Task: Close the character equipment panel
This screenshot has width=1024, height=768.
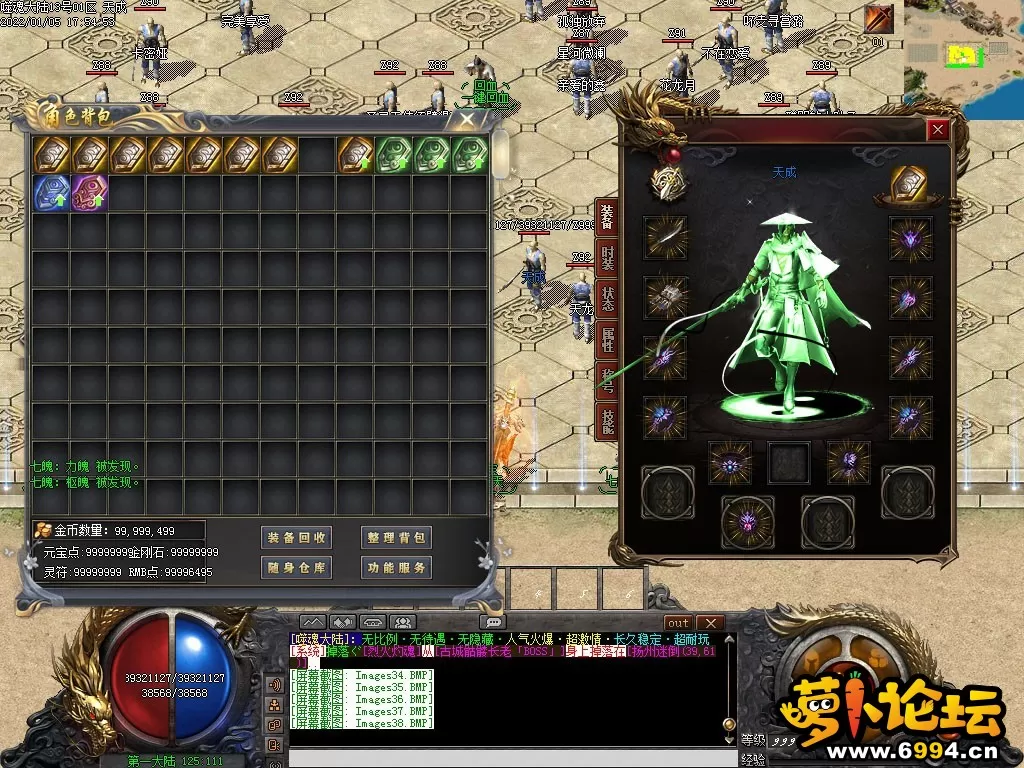Action: pyautogui.click(x=937, y=129)
